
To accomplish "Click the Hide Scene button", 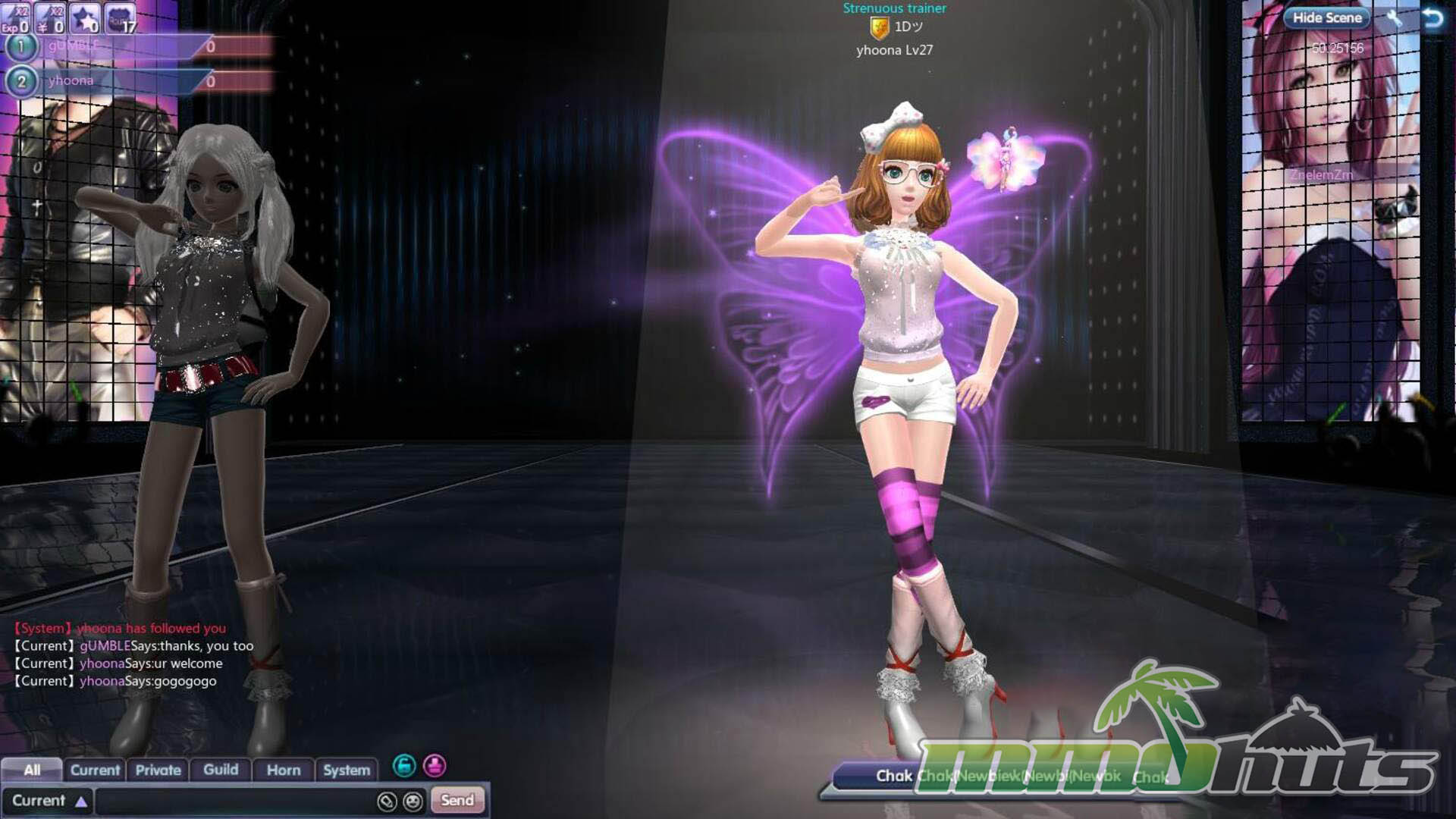I will pyautogui.click(x=1326, y=17).
